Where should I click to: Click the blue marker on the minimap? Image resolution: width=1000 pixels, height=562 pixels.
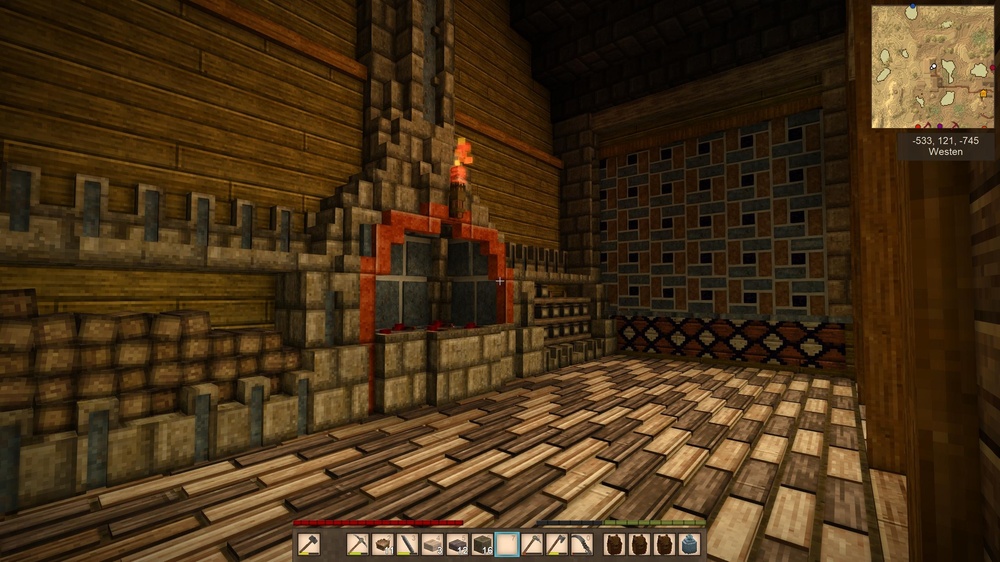click(x=912, y=7)
